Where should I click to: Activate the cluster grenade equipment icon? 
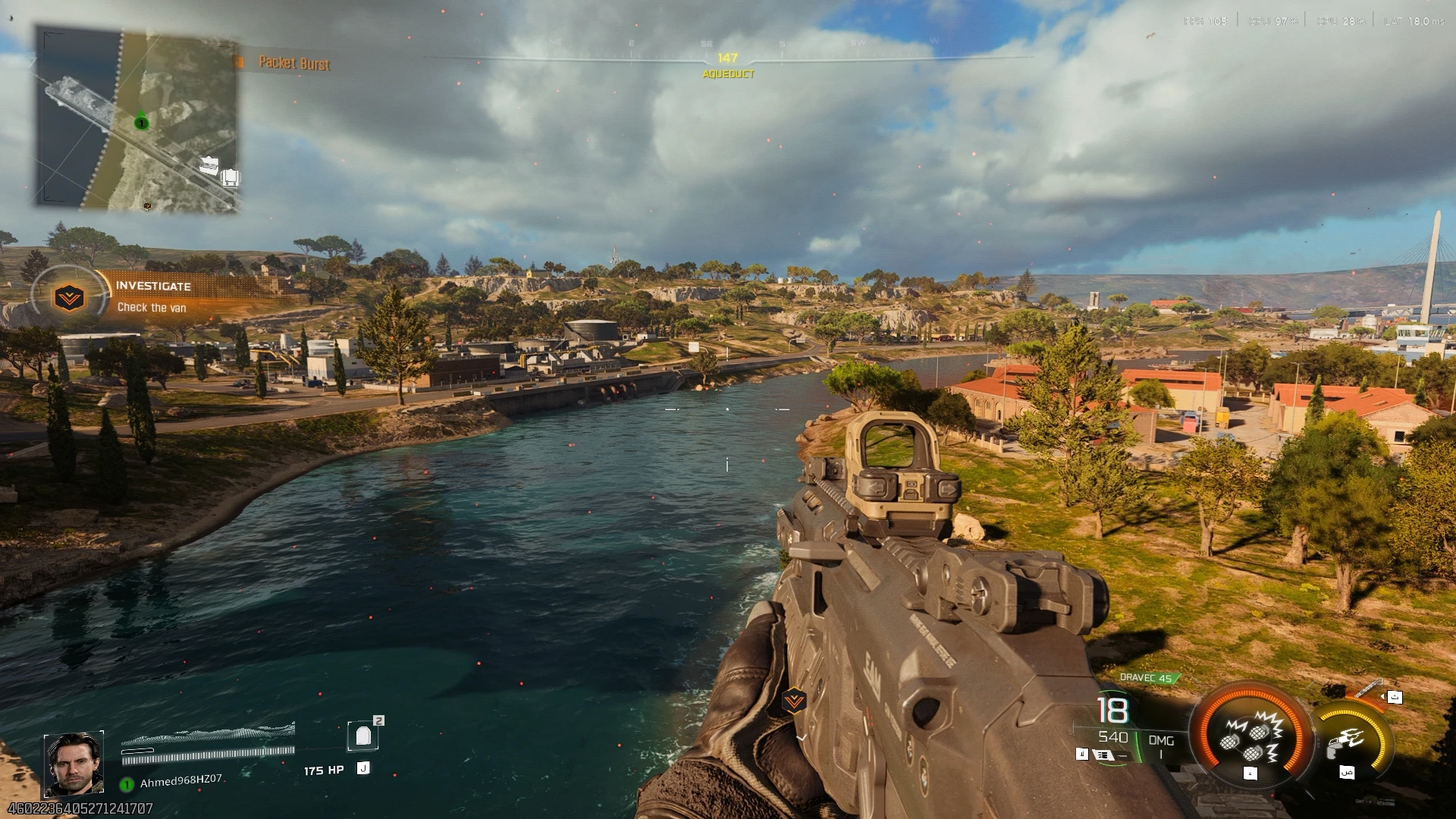click(x=1250, y=737)
